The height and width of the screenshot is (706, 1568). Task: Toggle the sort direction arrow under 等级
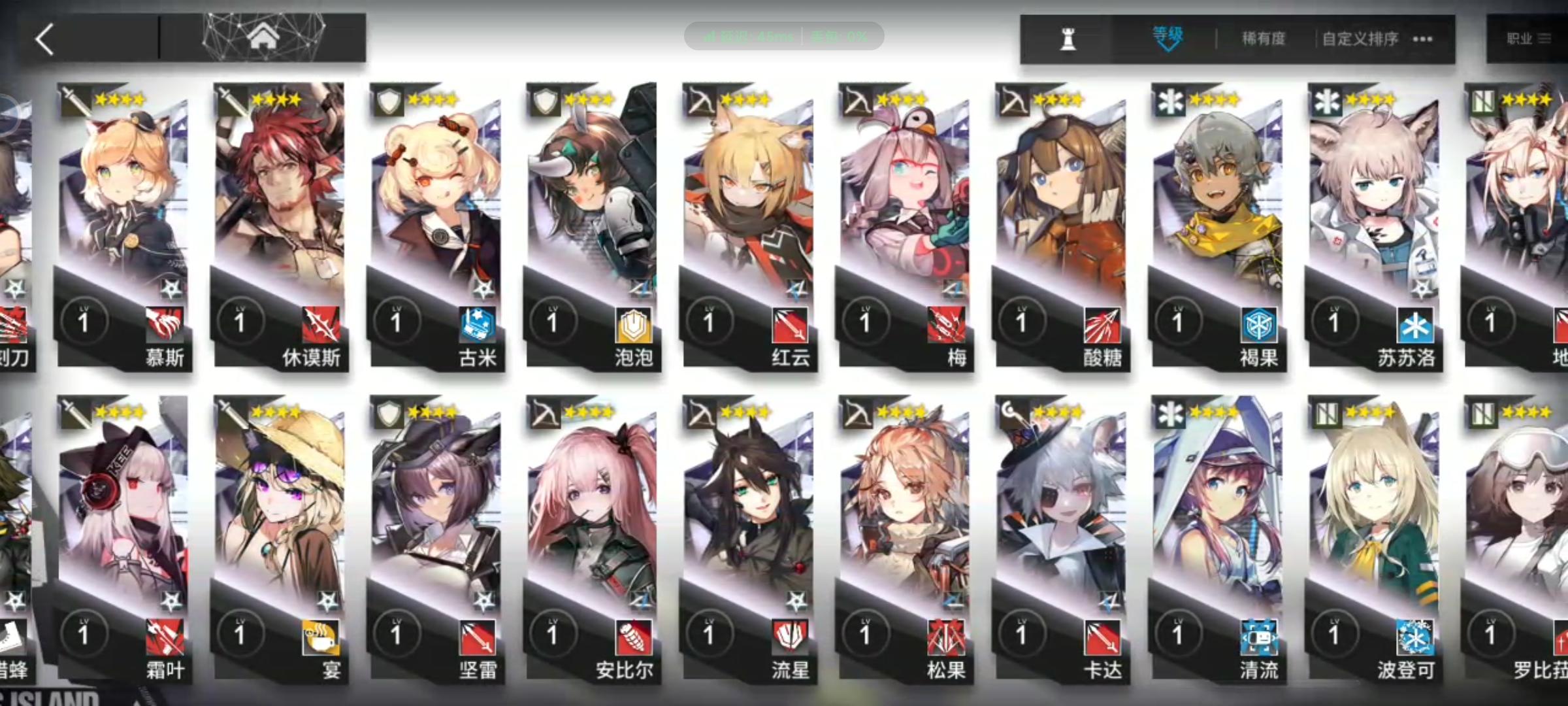click(x=1168, y=49)
